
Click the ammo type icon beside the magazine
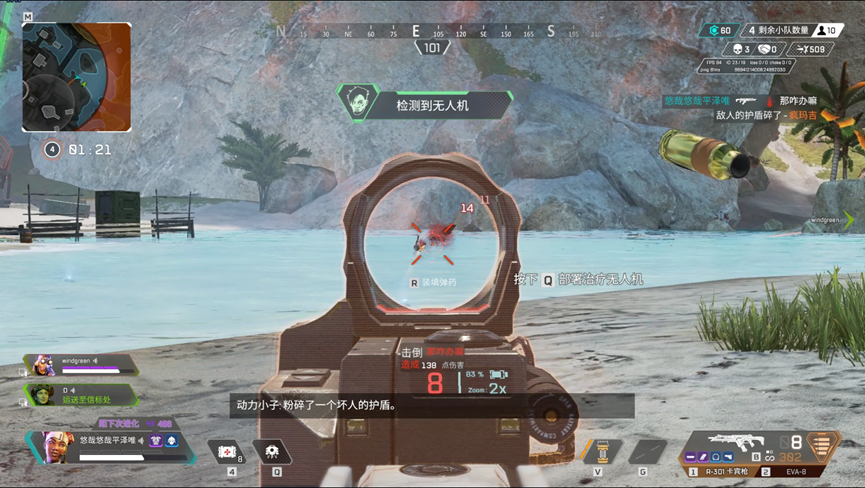point(824,444)
